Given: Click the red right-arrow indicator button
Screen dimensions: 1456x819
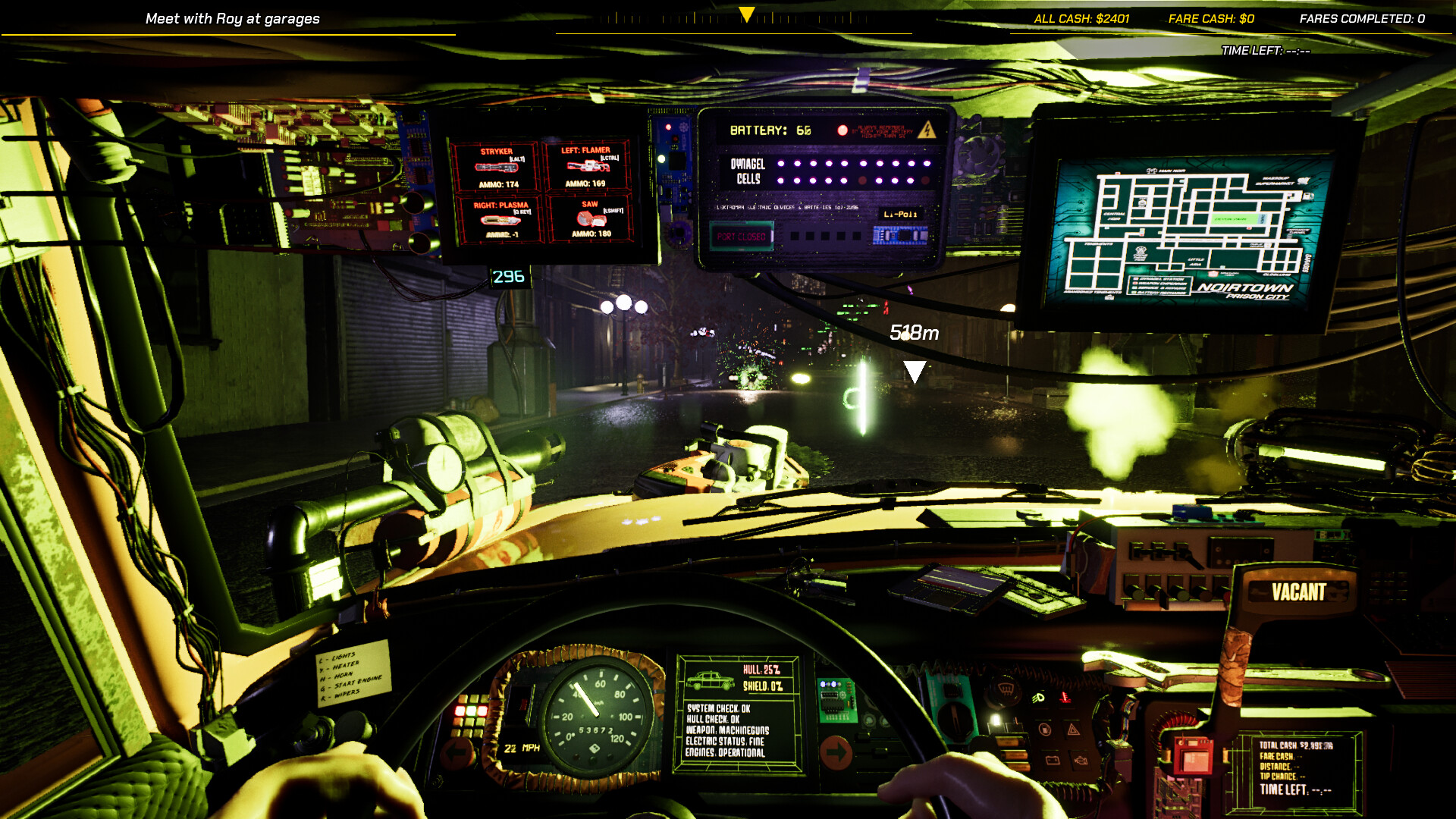Looking at the screenshot, I should [836, 752].
